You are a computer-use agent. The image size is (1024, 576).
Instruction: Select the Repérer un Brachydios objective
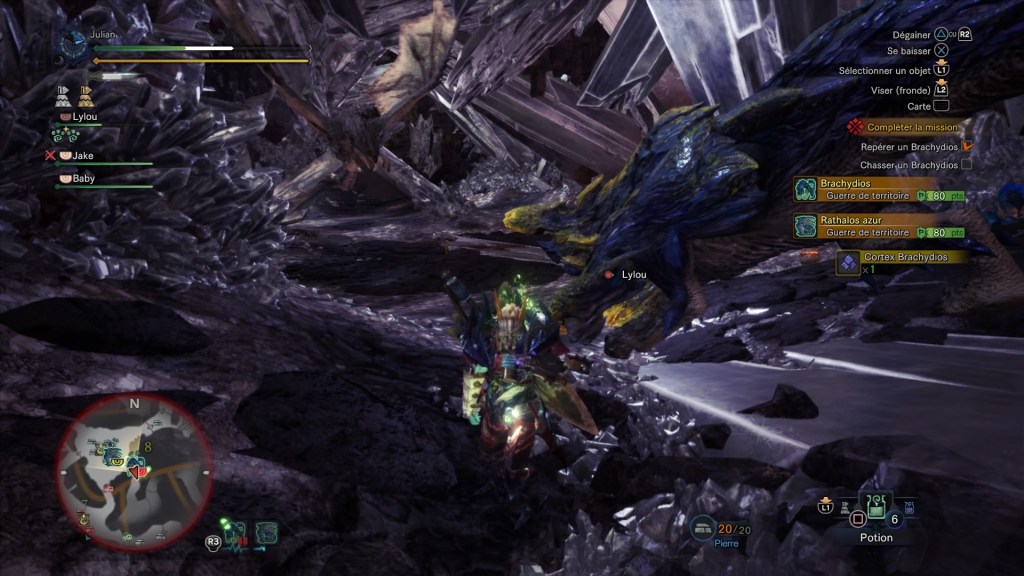[908, 146]
